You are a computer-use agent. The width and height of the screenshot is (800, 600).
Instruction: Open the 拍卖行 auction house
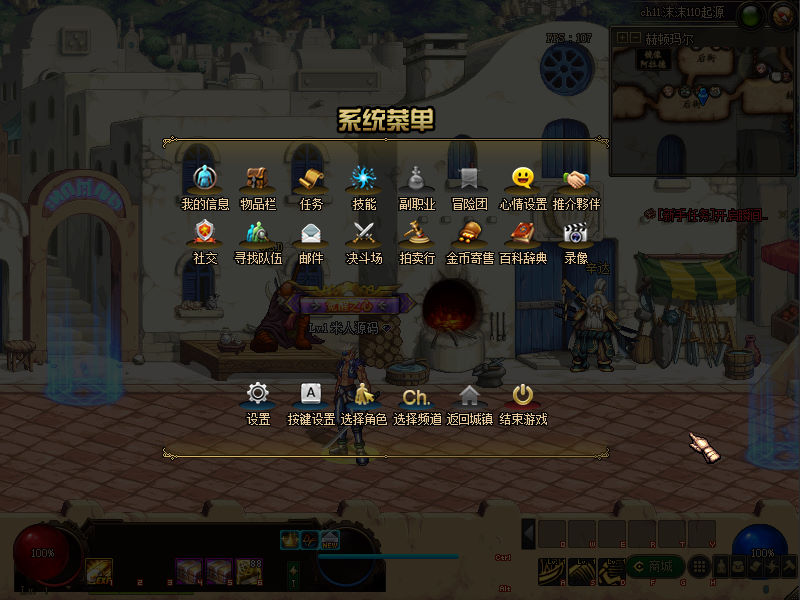(417, 234)
